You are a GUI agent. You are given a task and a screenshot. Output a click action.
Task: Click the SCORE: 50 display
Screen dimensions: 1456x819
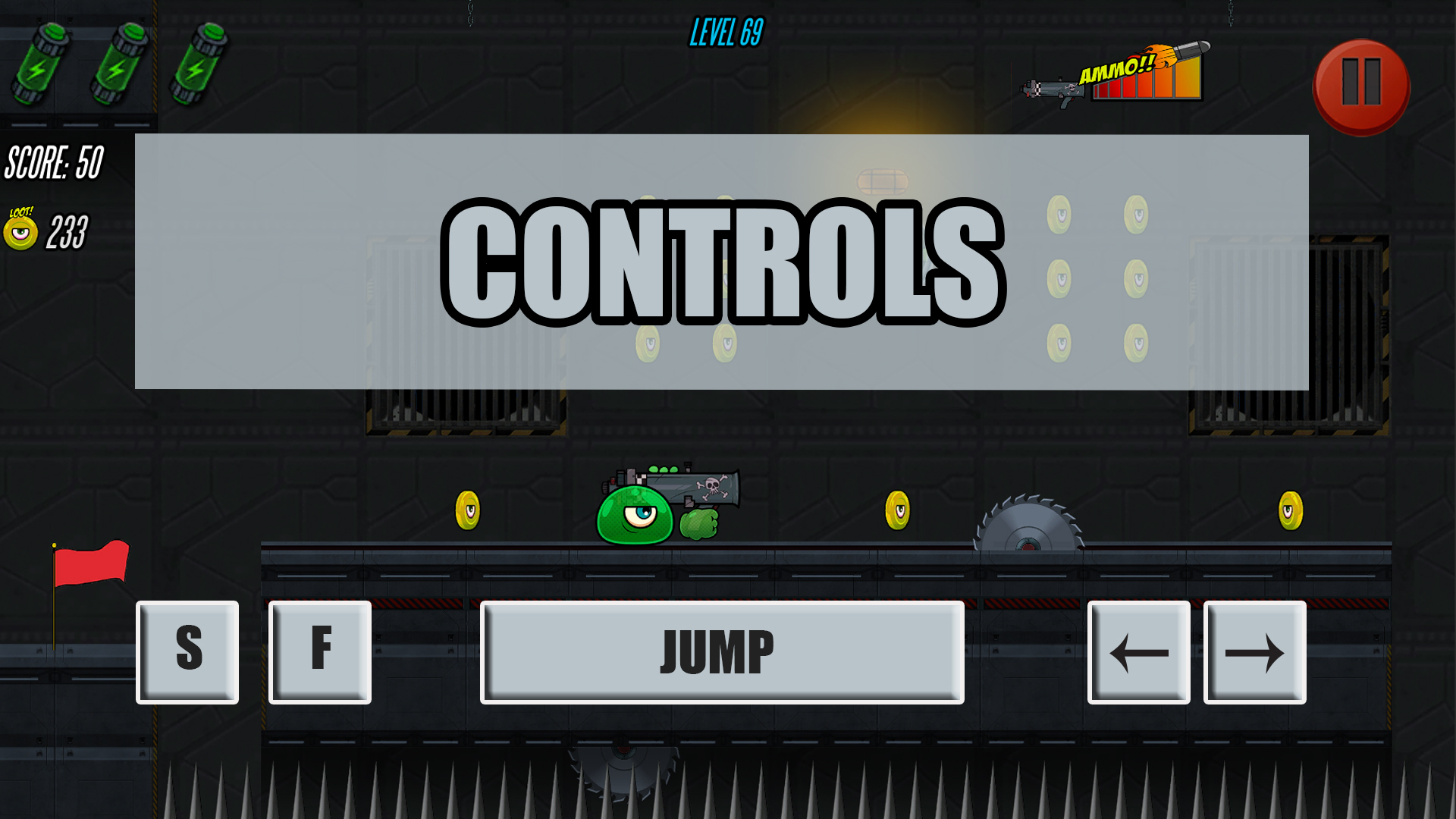53,162
